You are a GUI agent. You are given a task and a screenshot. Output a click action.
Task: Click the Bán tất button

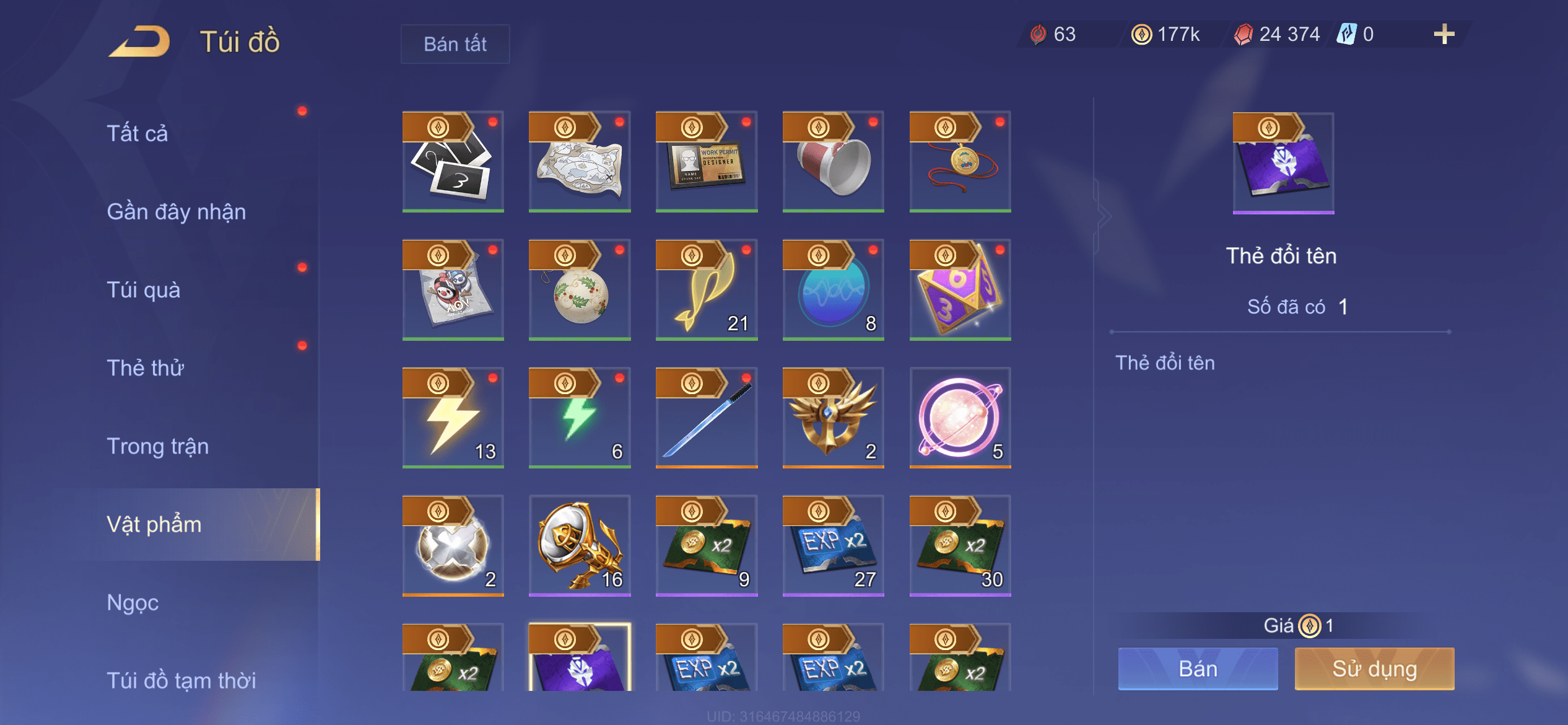pos(455,44)
